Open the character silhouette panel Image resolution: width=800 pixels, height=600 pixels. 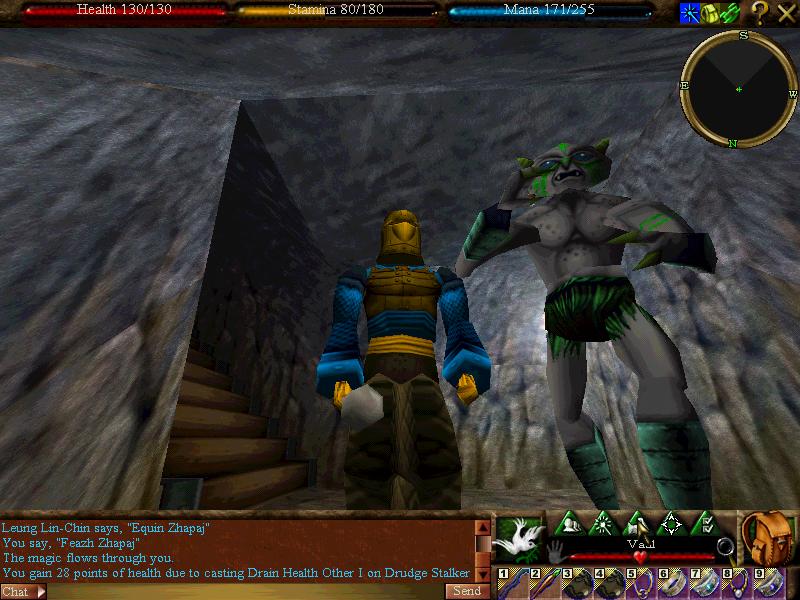pos(571,524)
